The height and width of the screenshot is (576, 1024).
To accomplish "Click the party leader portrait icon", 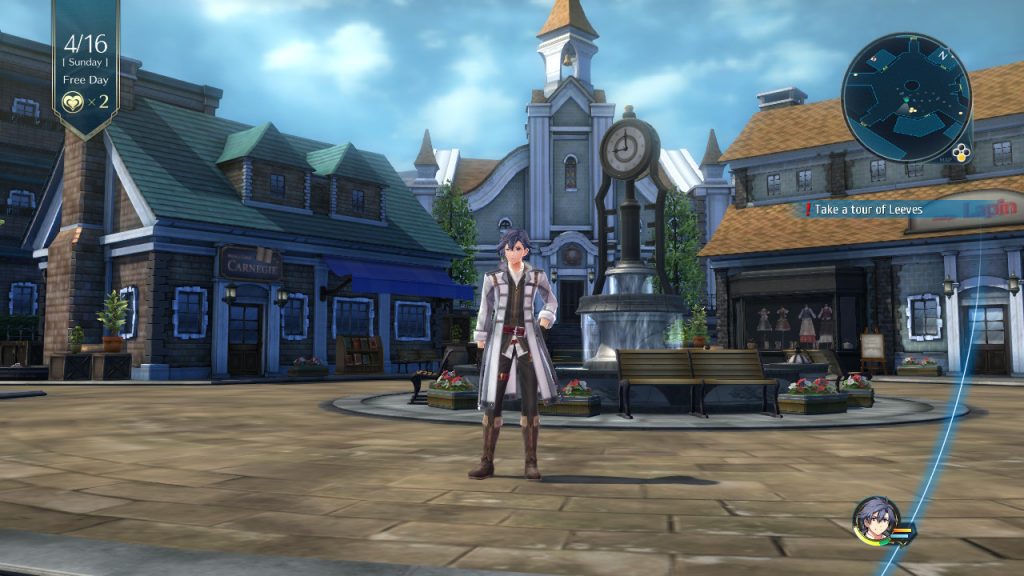I will [x=874, y=520].
